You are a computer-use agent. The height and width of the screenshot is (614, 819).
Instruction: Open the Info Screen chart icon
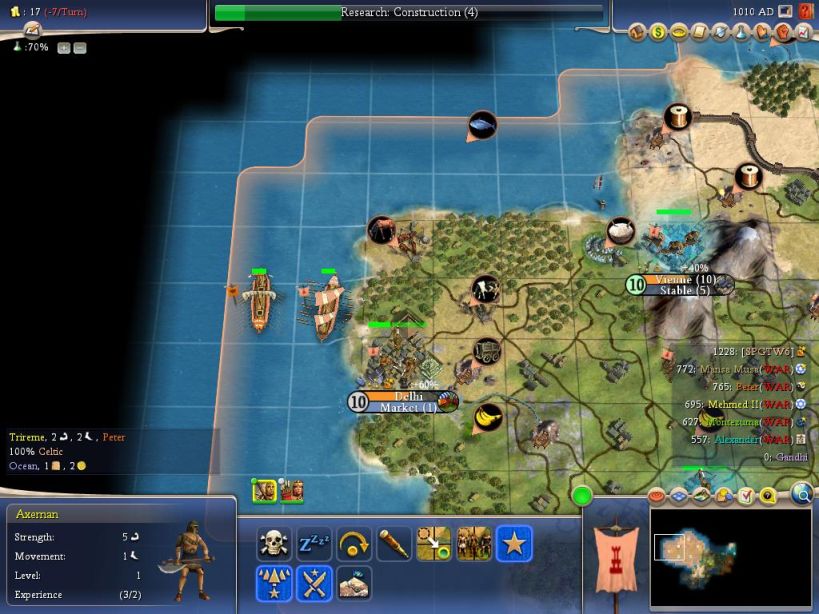click(803, 34)
